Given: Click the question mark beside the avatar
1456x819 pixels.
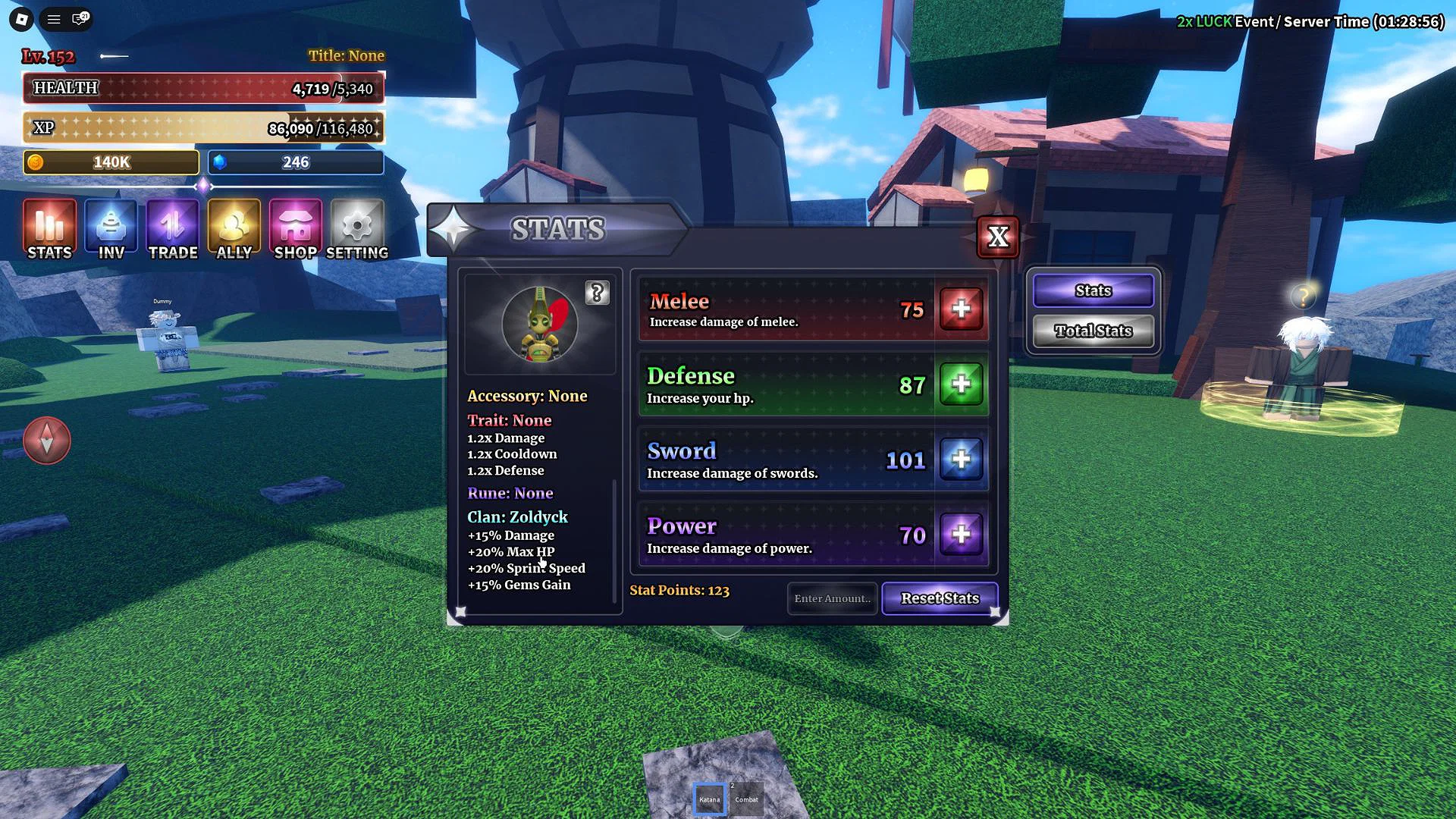Looking at the screenshot, I should point(598,294).
